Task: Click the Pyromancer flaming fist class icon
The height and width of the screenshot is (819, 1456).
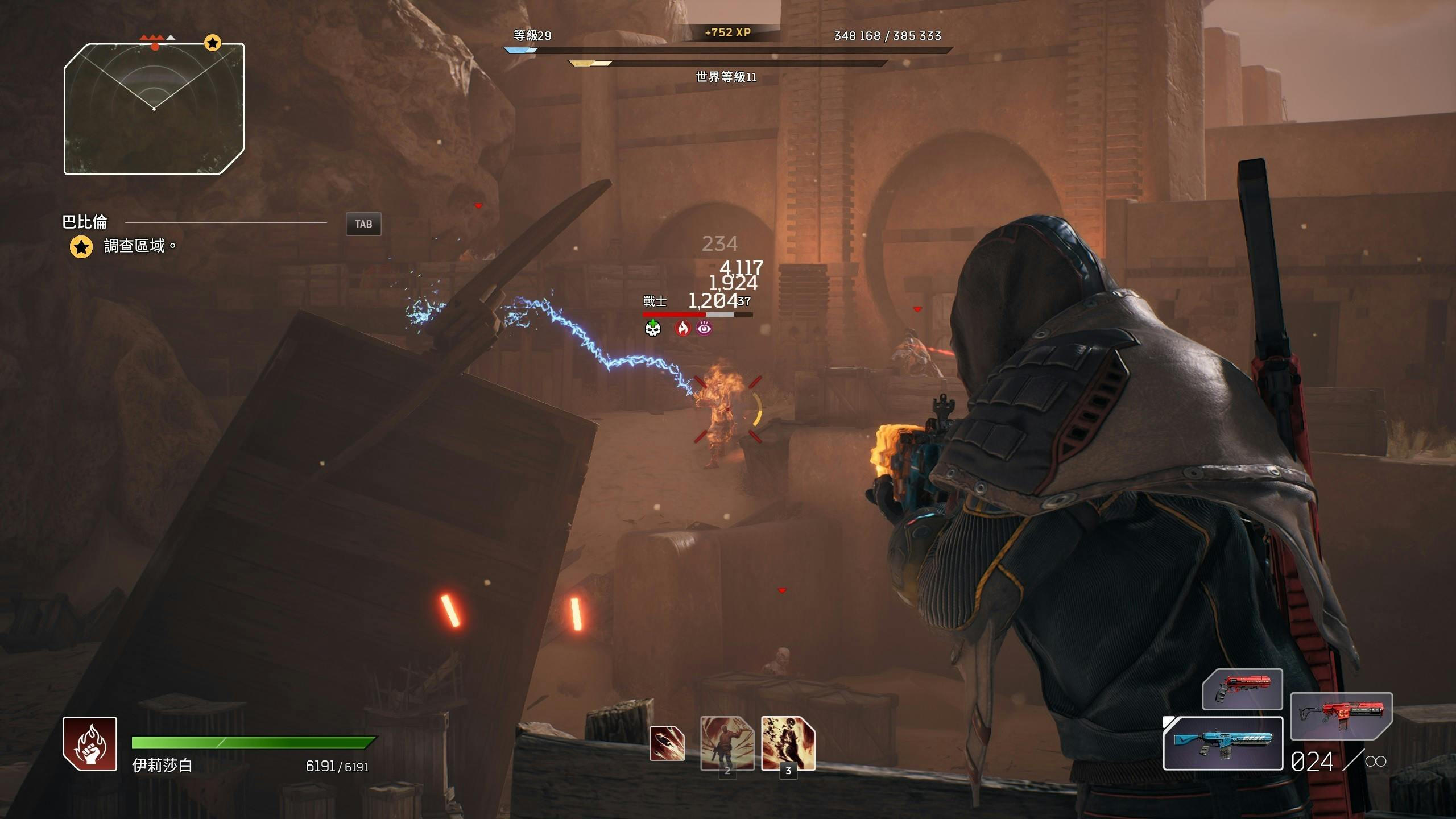Action: pyautogui.click(x=90, y=744)
